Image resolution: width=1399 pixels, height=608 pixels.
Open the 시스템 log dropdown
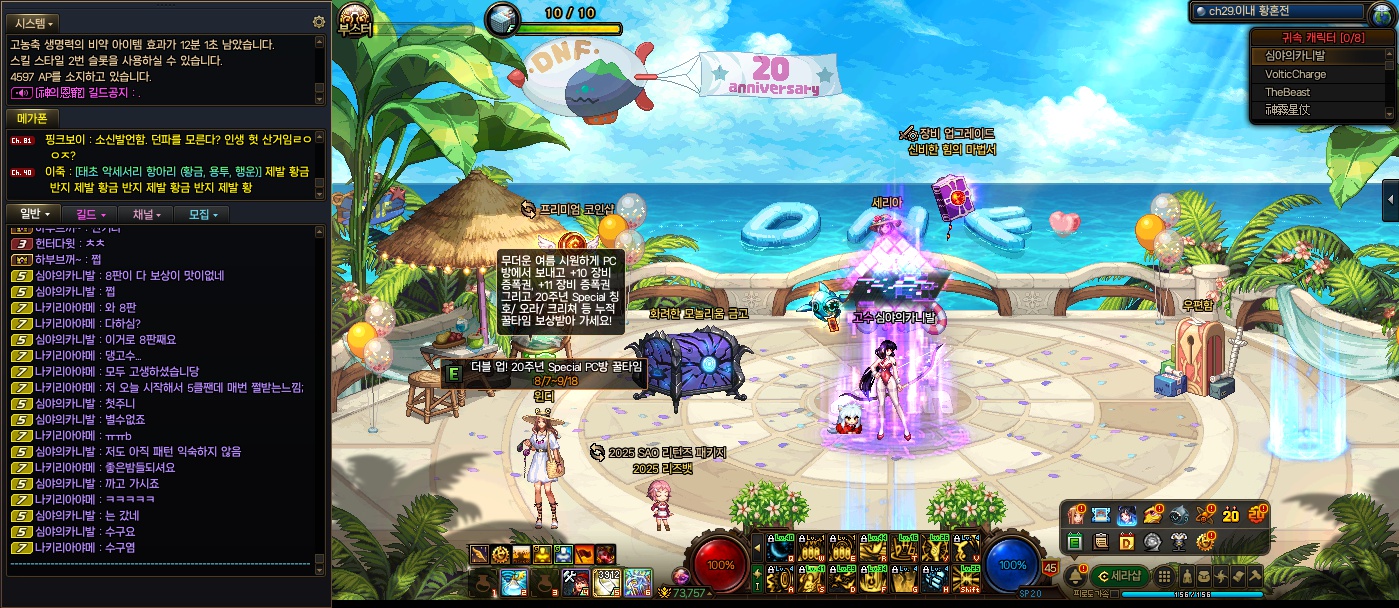coord(34,22)
